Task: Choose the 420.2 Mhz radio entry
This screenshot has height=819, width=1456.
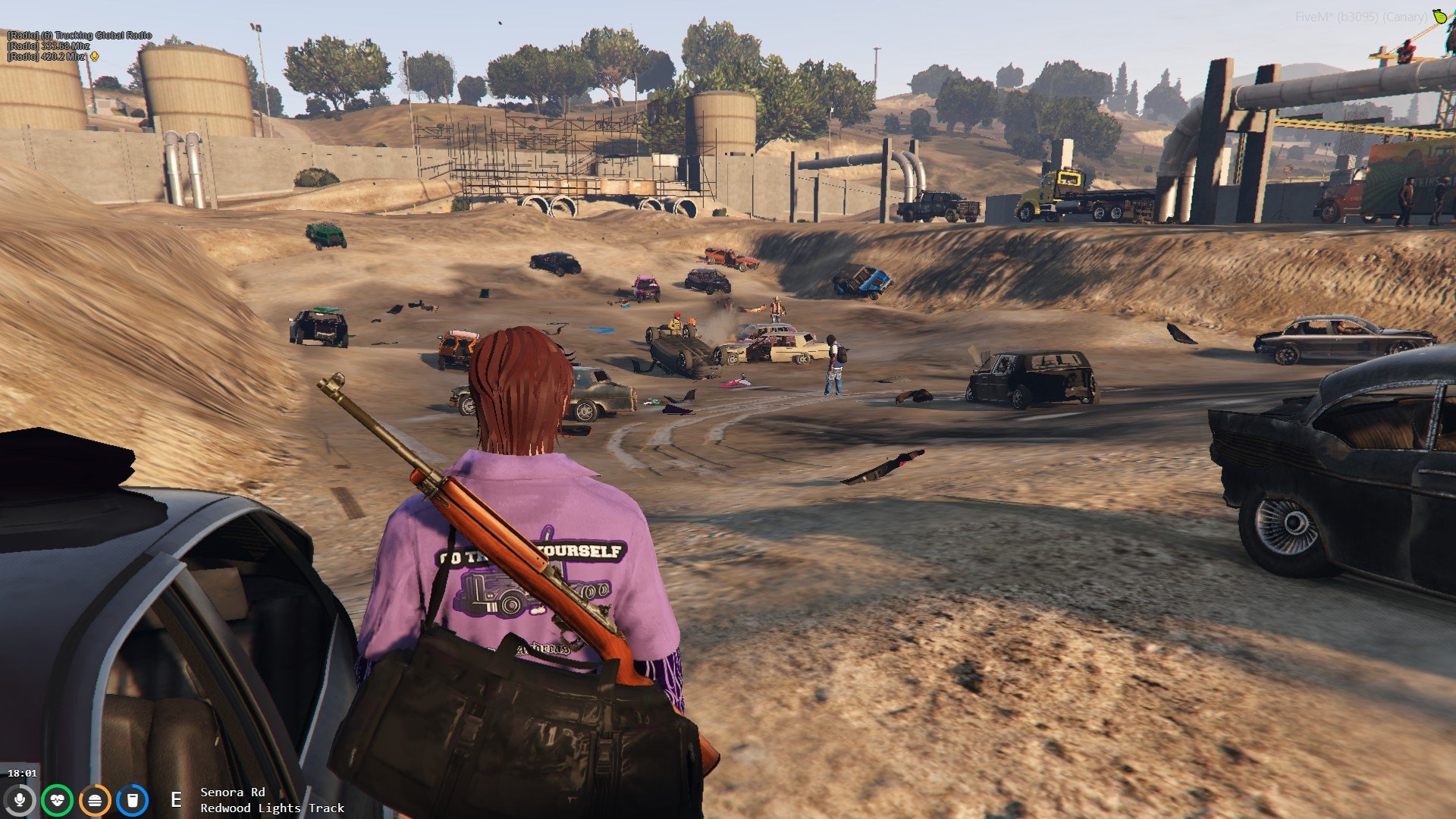Action: click(47, 57)
